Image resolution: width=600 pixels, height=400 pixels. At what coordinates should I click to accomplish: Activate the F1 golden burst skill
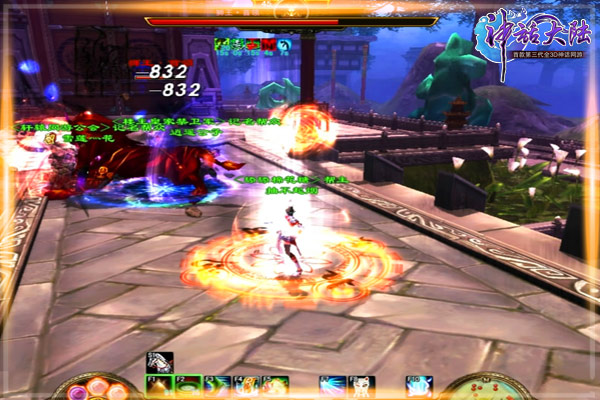point(159,385)
